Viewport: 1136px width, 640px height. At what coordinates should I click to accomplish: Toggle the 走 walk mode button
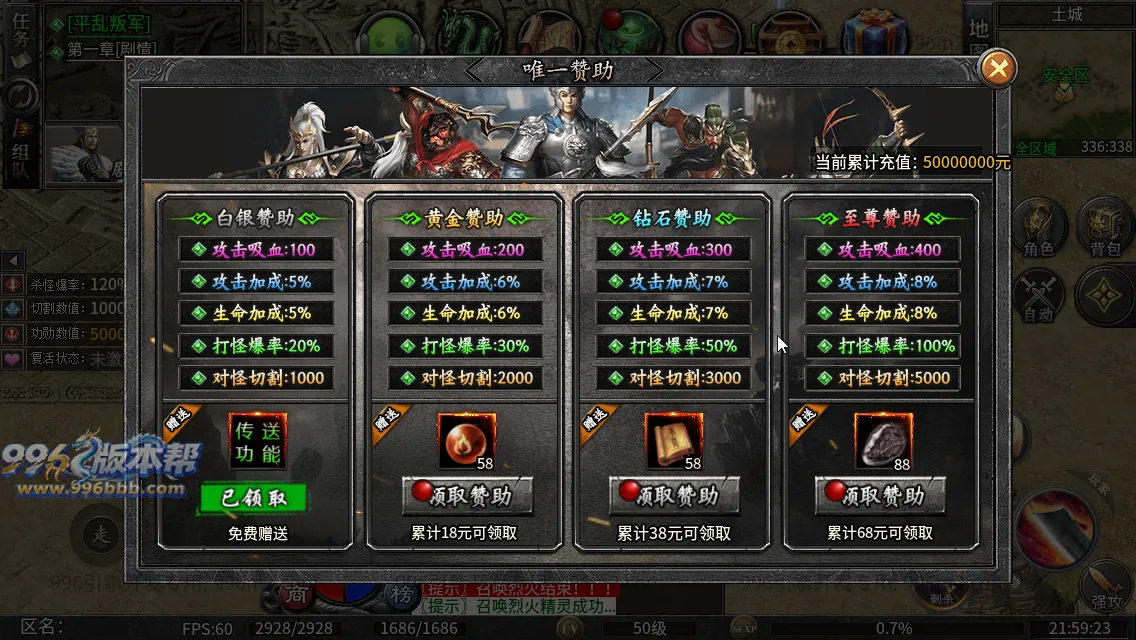[101, 533]
